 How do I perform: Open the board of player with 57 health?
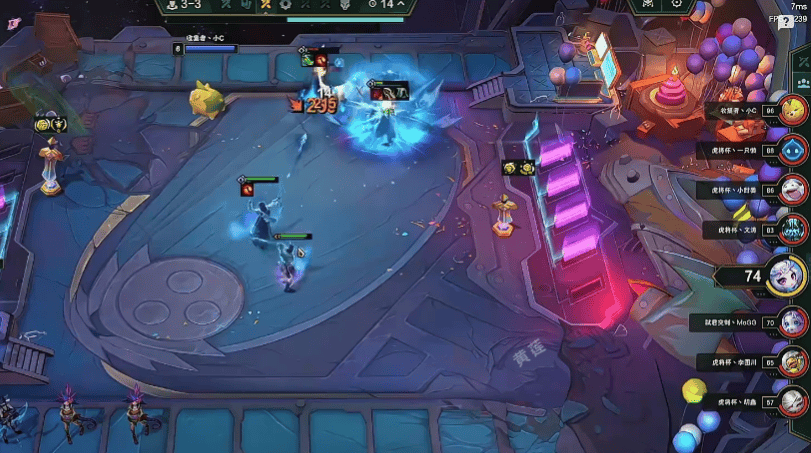[x=794, y=402]
